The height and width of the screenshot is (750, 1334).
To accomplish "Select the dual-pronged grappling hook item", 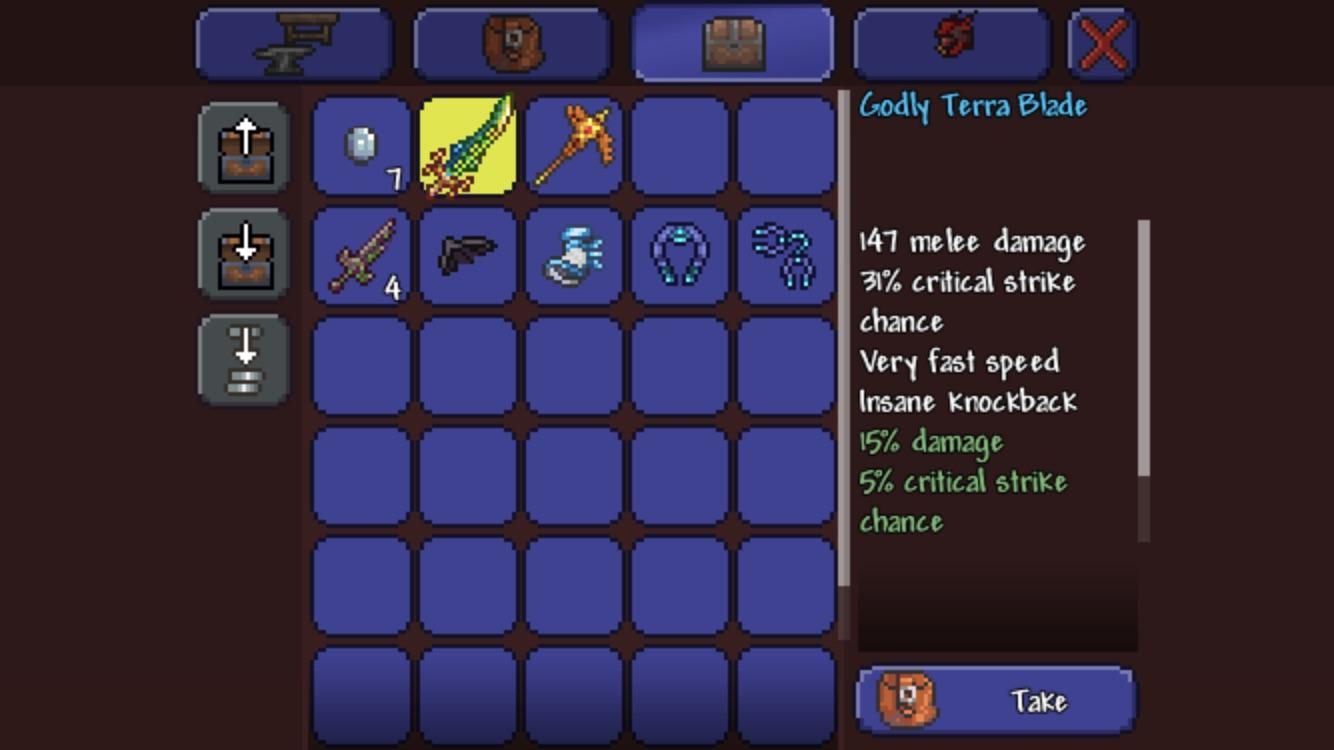I will 787,255.
